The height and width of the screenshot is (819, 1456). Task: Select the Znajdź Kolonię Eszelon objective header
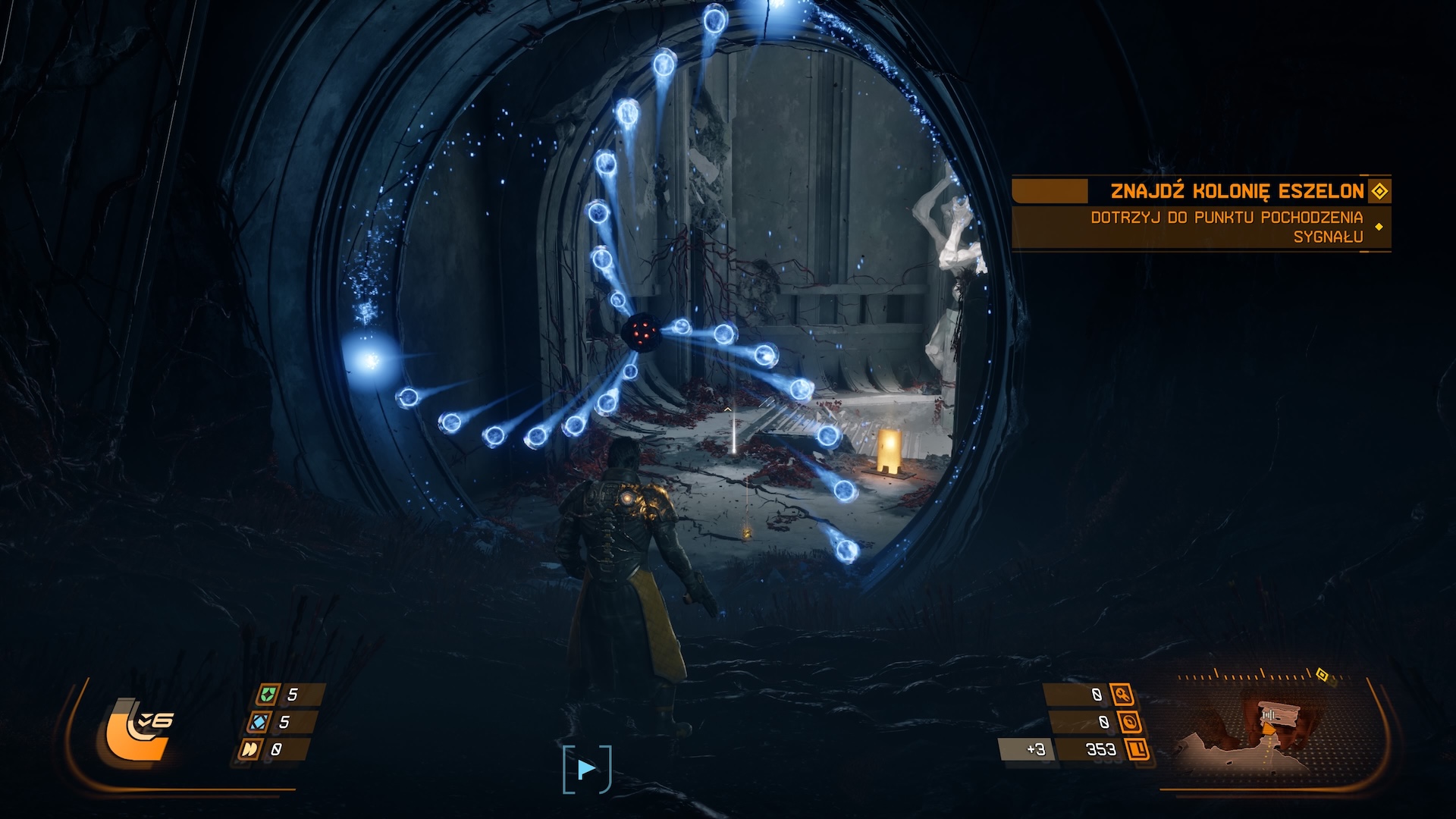pyautogui.click(x=1237, y=190)
